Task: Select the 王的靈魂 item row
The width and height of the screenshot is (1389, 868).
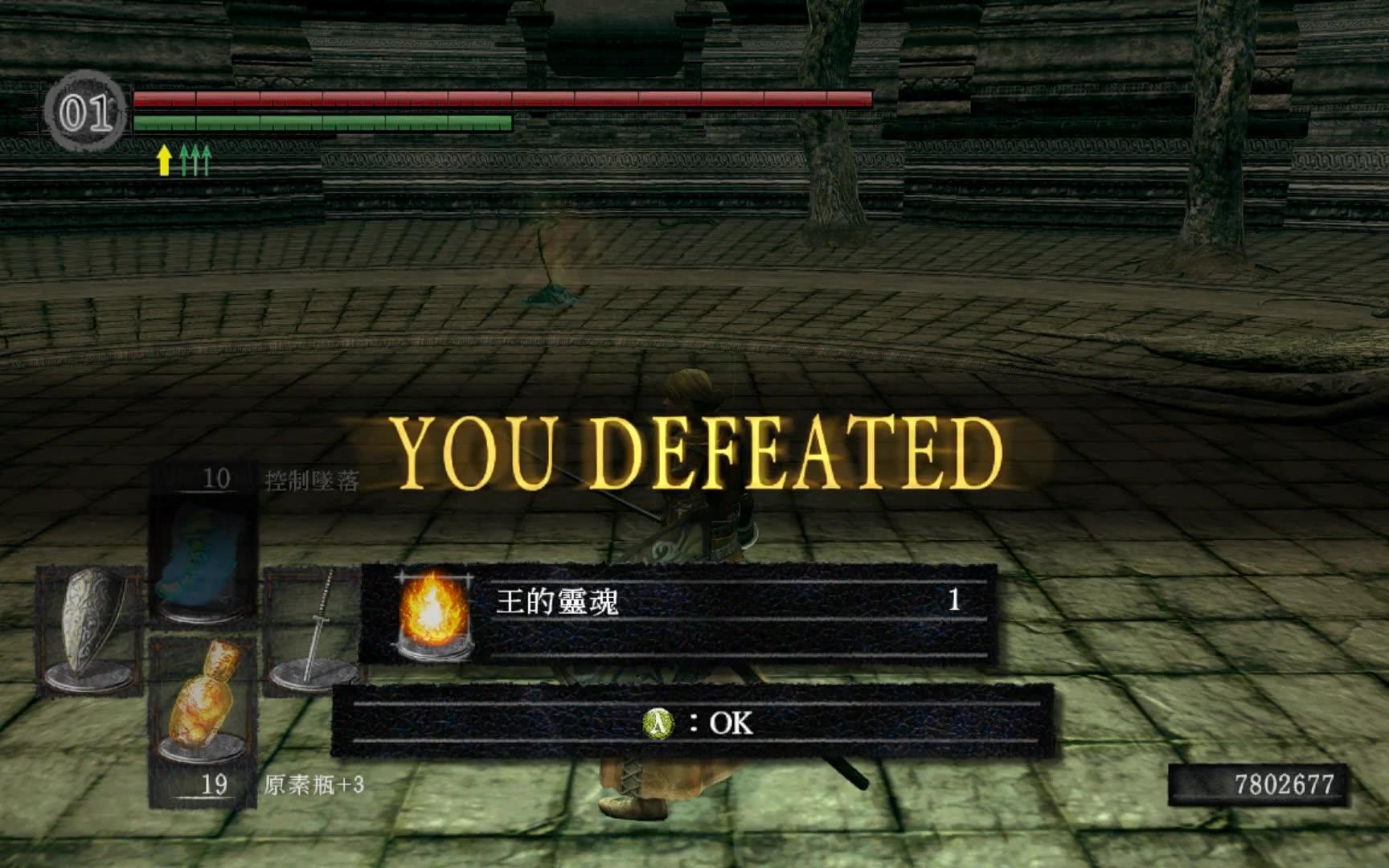Action: click(679, 612)
